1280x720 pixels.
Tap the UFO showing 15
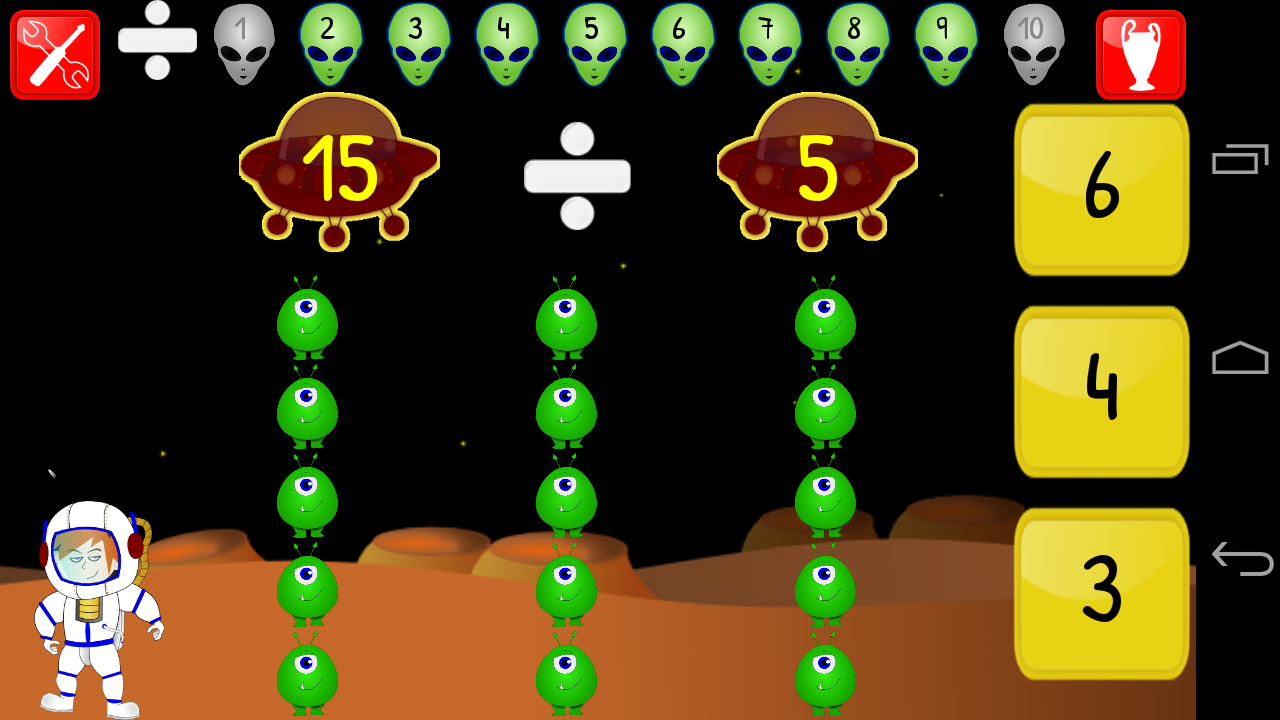[x=338, y=165]
